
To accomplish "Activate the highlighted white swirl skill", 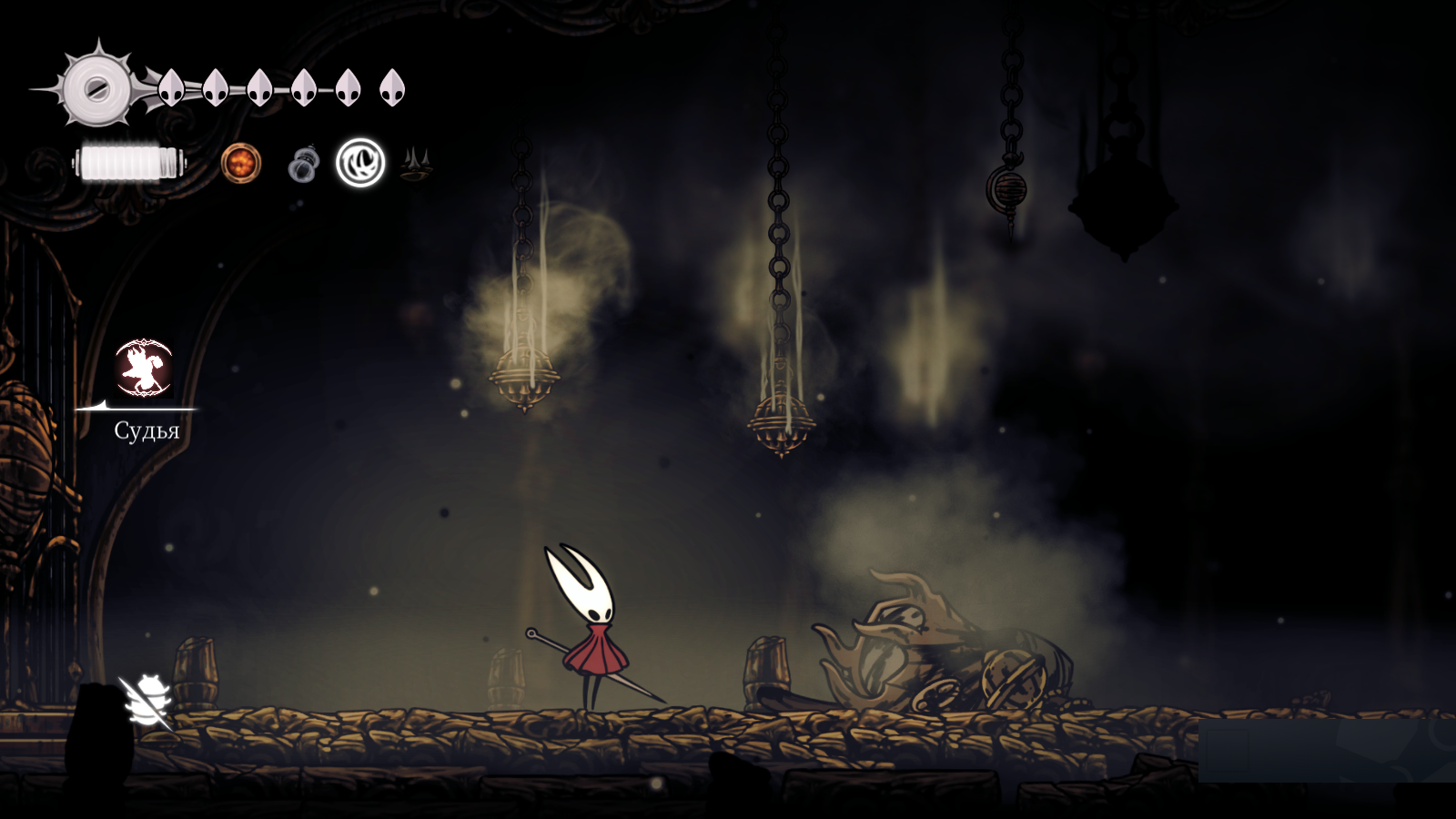I will [x=360, y=163].
